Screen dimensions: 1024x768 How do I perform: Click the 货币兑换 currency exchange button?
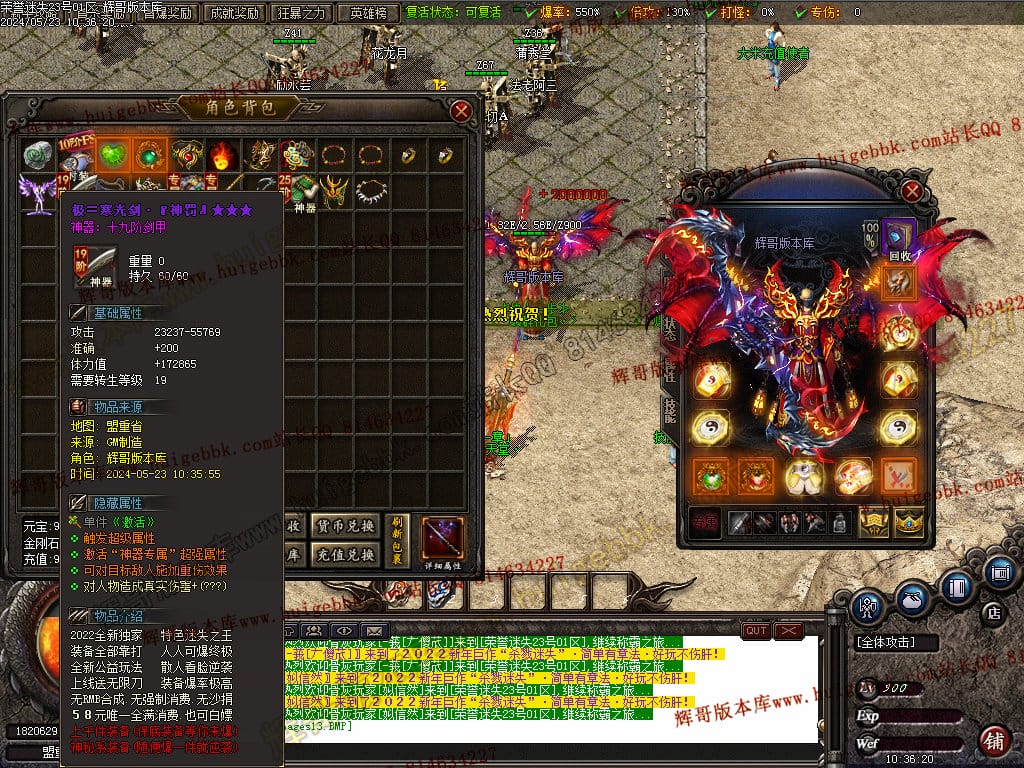345,526
